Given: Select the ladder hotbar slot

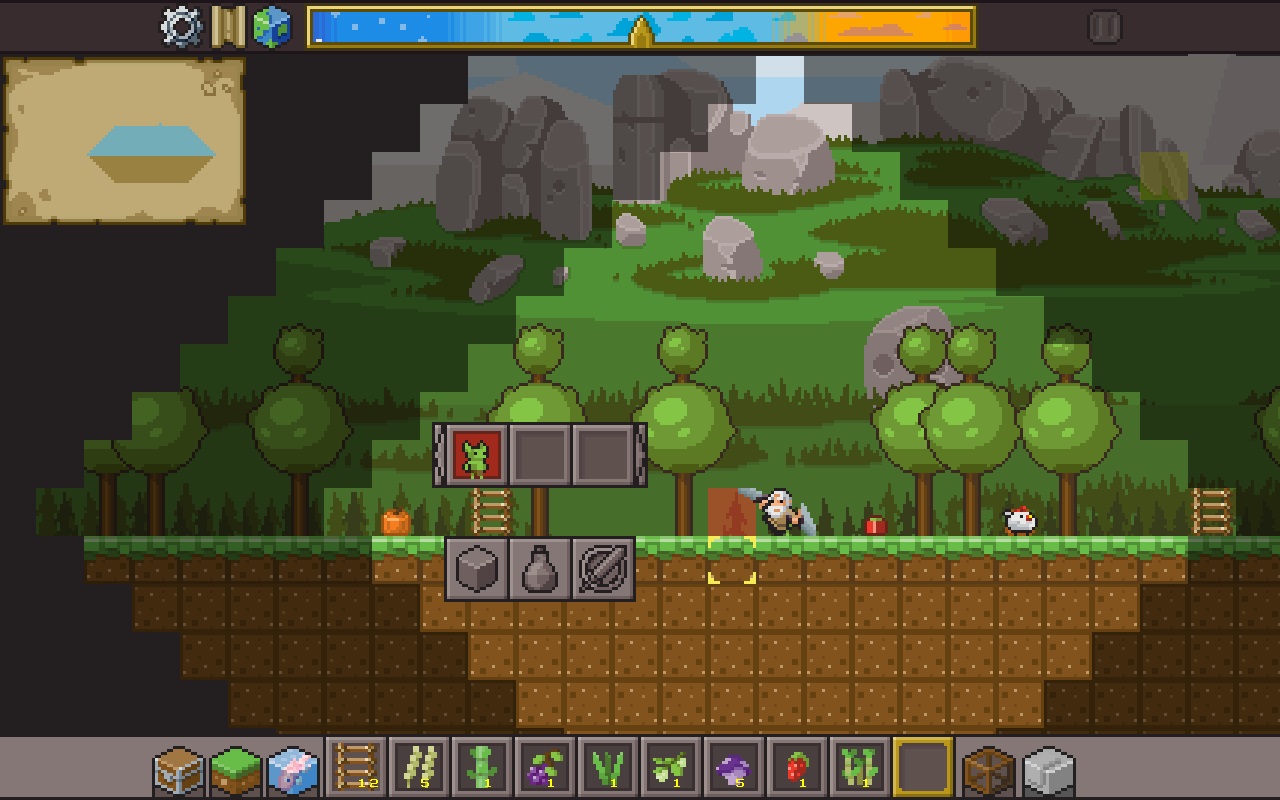Looking at the screenshot, I should [x=356, y=768].
